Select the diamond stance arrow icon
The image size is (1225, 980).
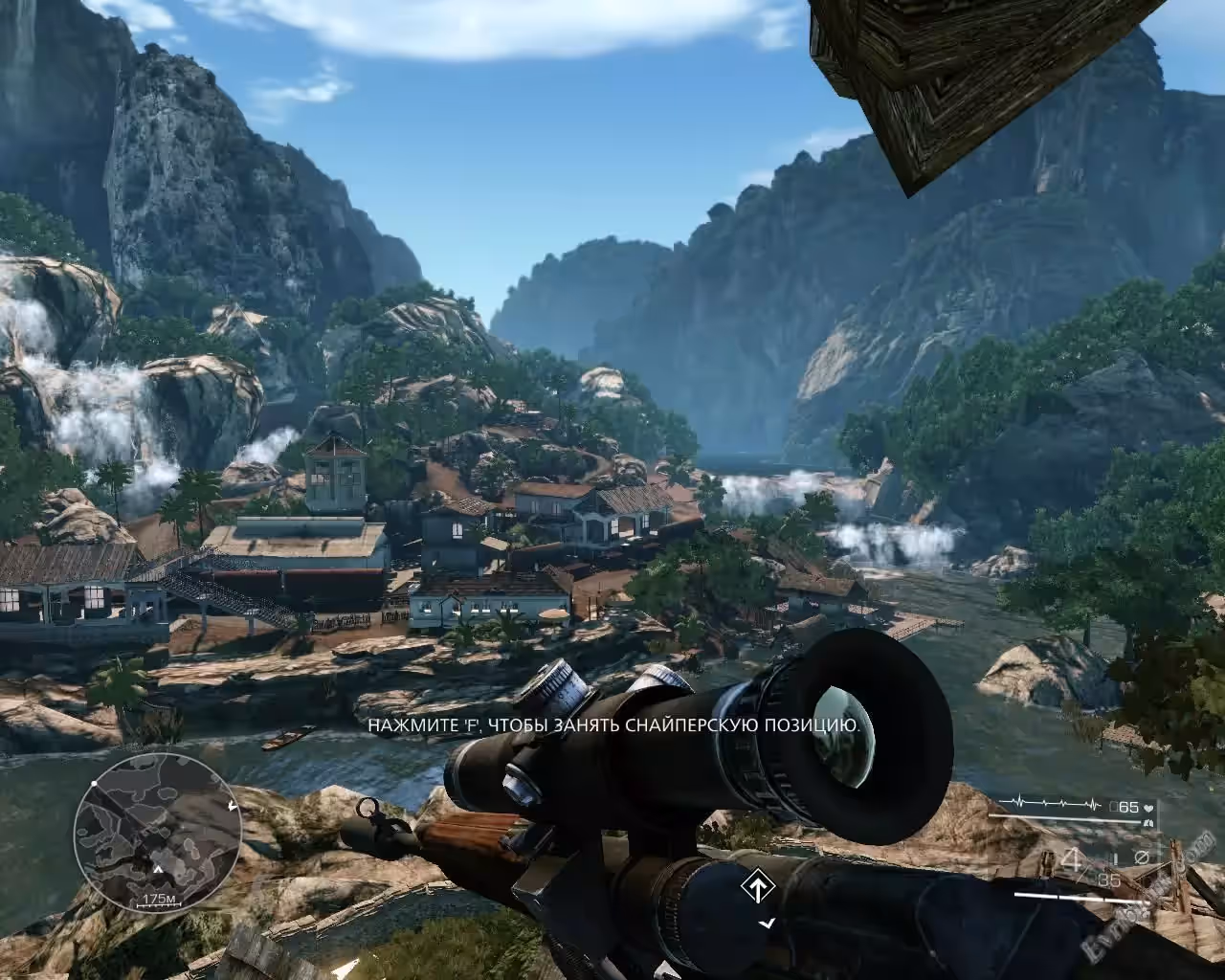pyautogui.click(x=756, y=887)
